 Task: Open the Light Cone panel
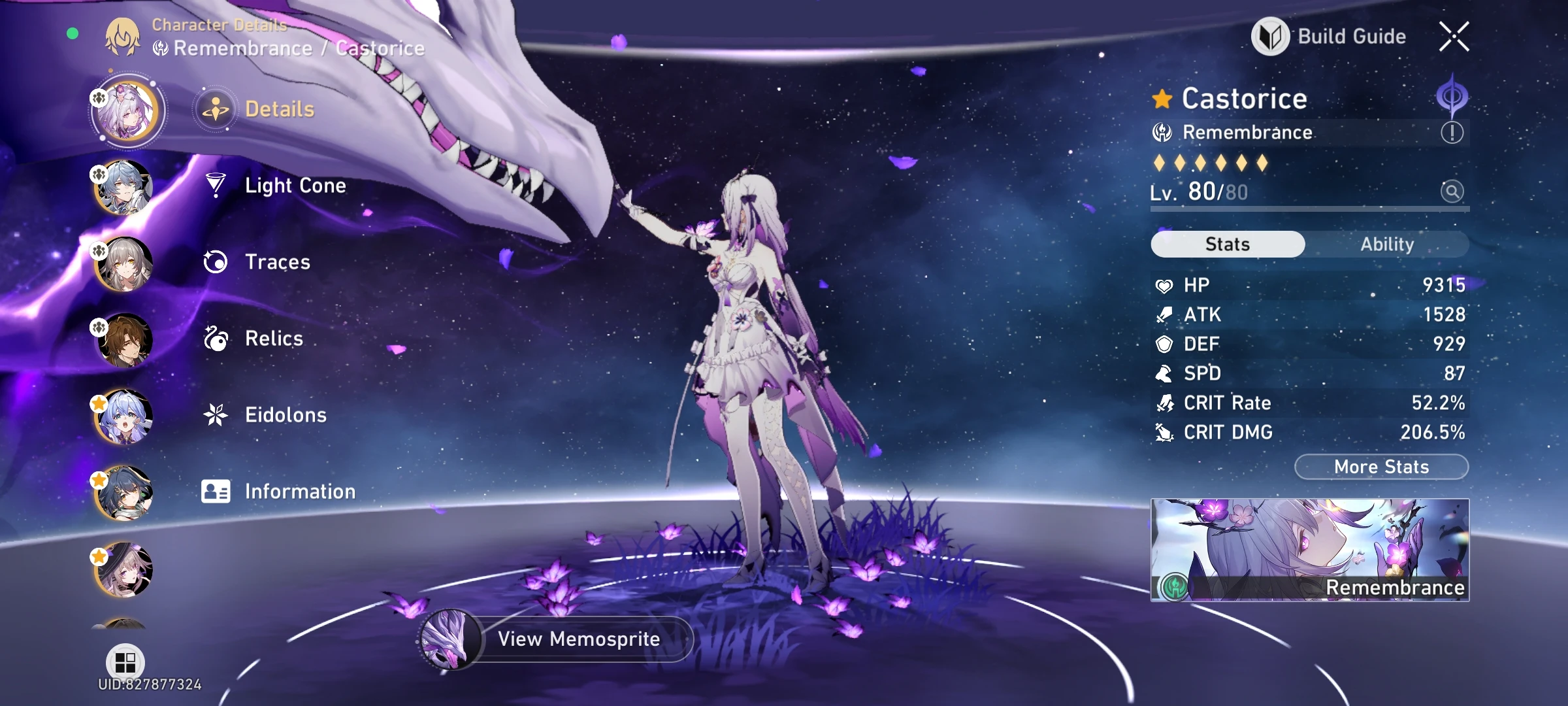pyautogui.click(x=295, y=186)
